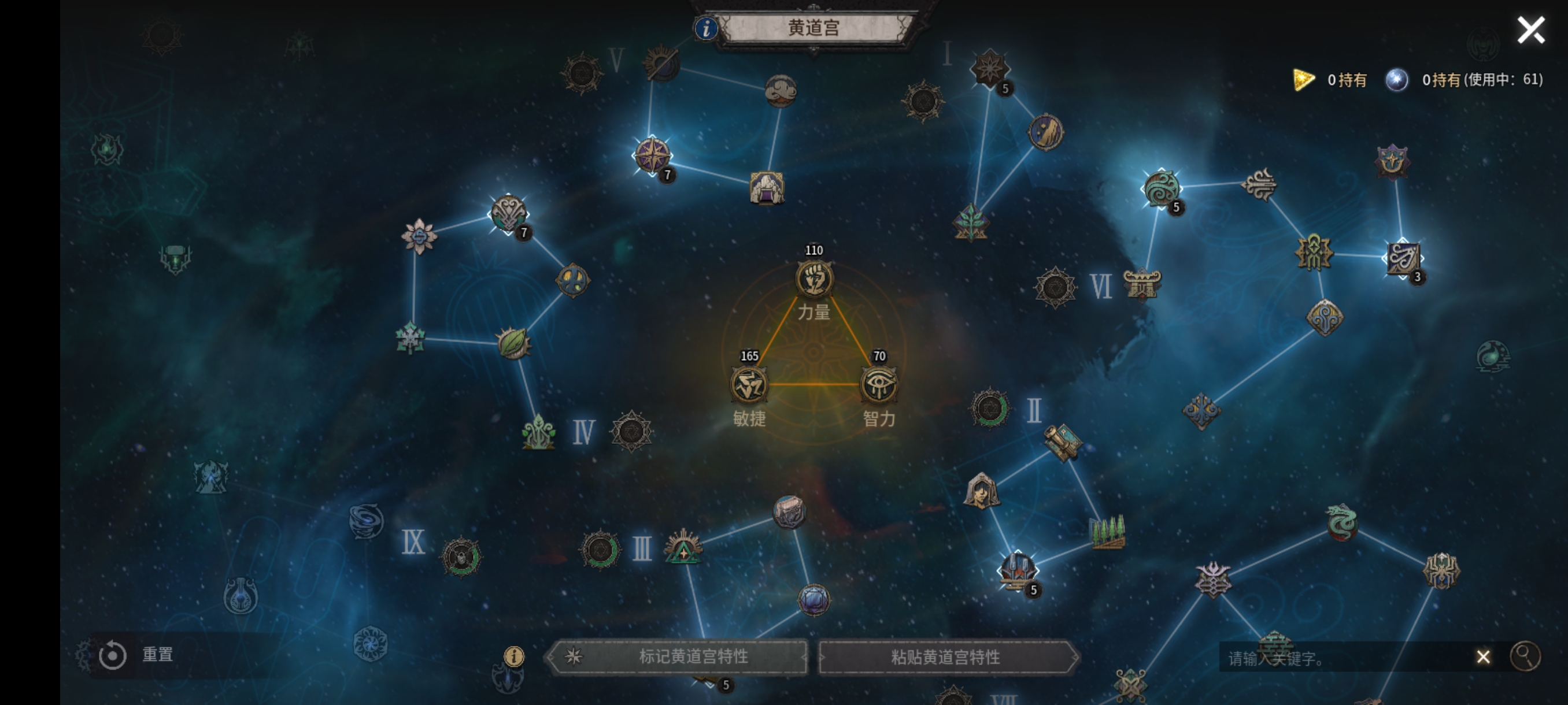Select the cloud constellation node
This screenshot has width=1568, height=705.
coord(781,91)
